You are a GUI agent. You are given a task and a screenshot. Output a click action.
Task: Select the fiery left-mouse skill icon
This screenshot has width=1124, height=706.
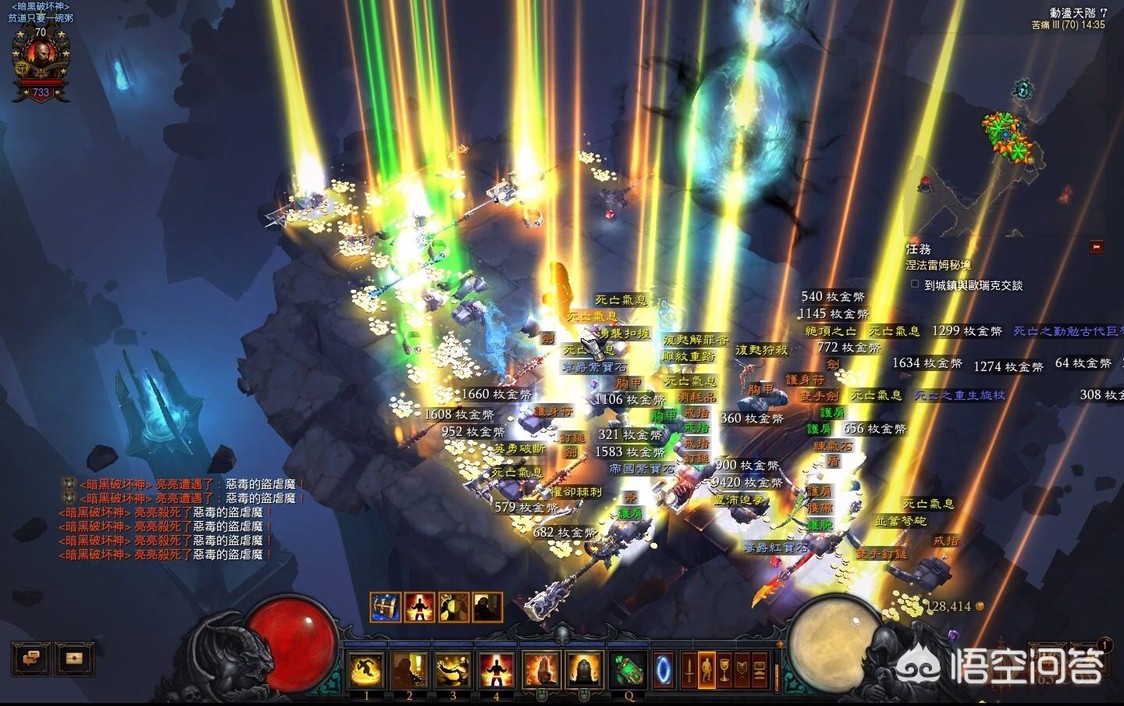pos(541,669)
